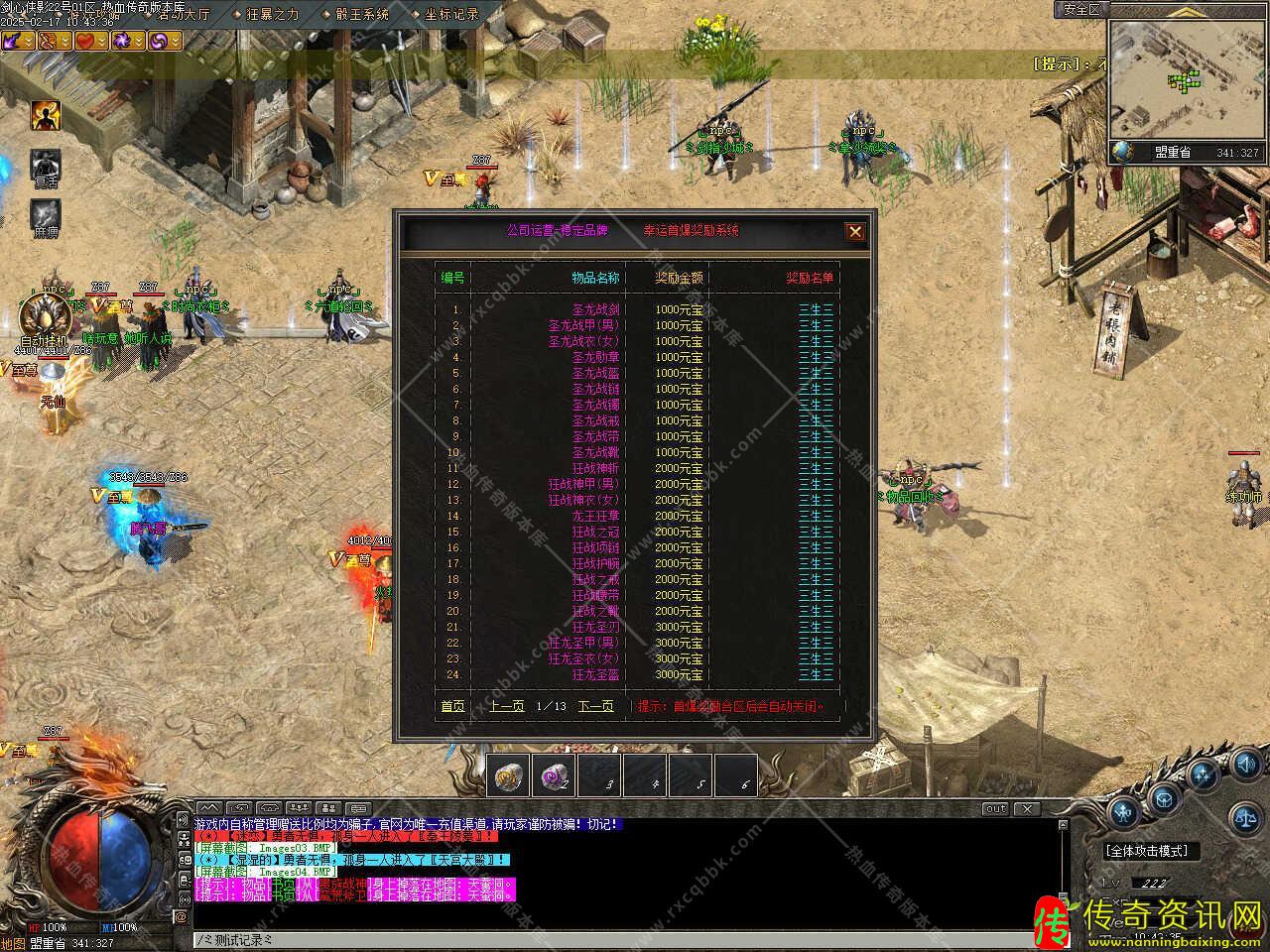Viewport: 1270px width, 952px height.
Task: Open the 骰王系统 menu
Action: [362, 14]
